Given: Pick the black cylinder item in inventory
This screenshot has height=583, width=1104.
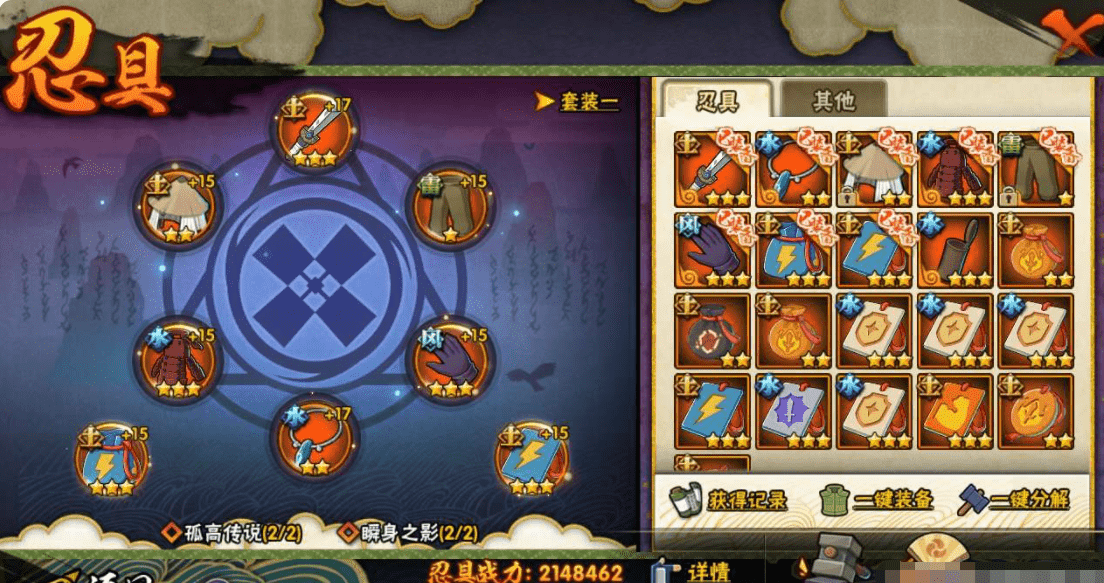Looking at the screenshot, I should click(955, 250).
